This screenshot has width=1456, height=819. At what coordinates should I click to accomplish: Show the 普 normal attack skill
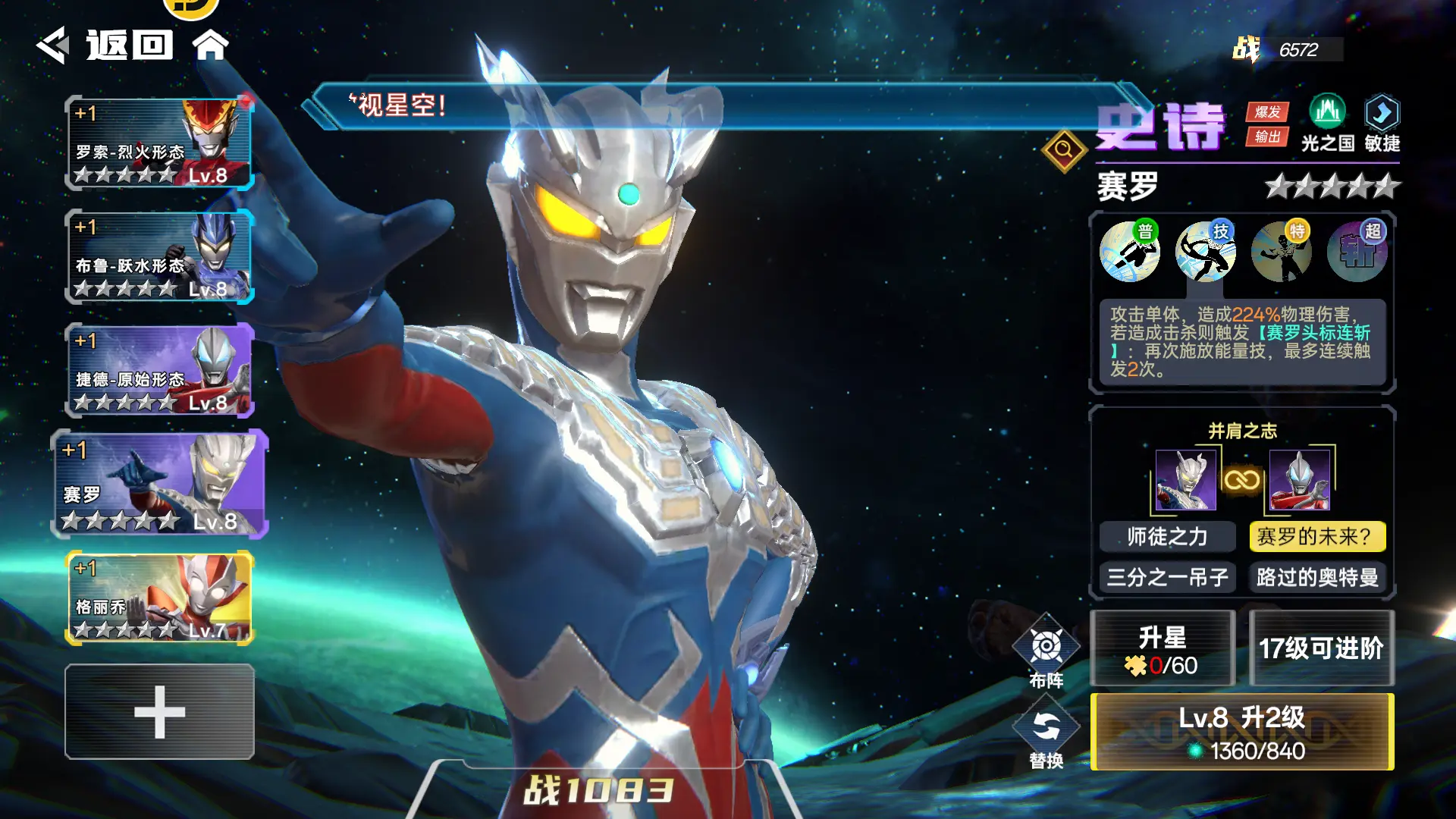tap(1129, 252)
